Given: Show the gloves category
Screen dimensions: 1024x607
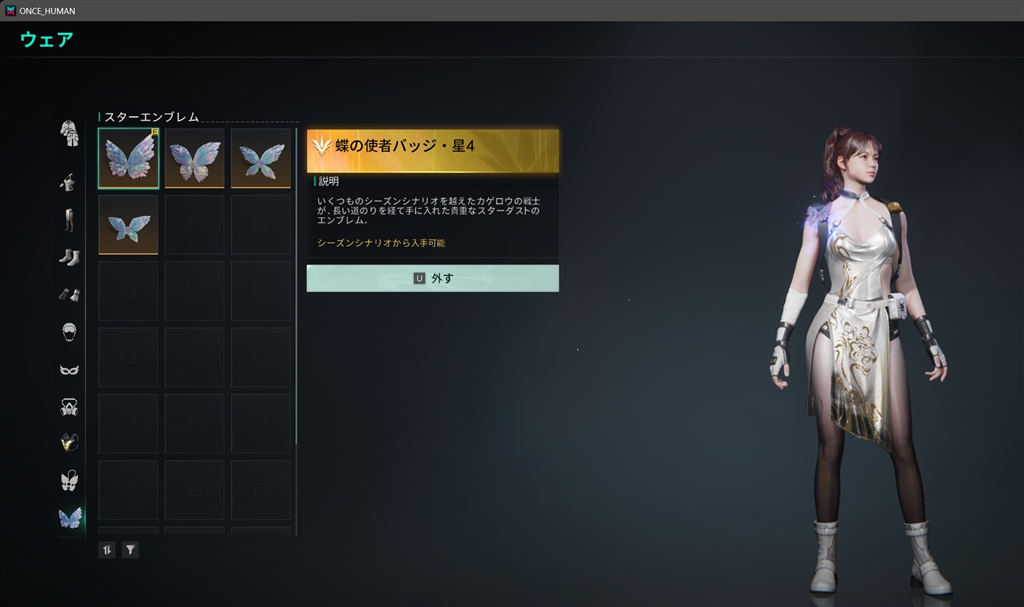Looking at the screenshot, I should [x=69, y=294].
